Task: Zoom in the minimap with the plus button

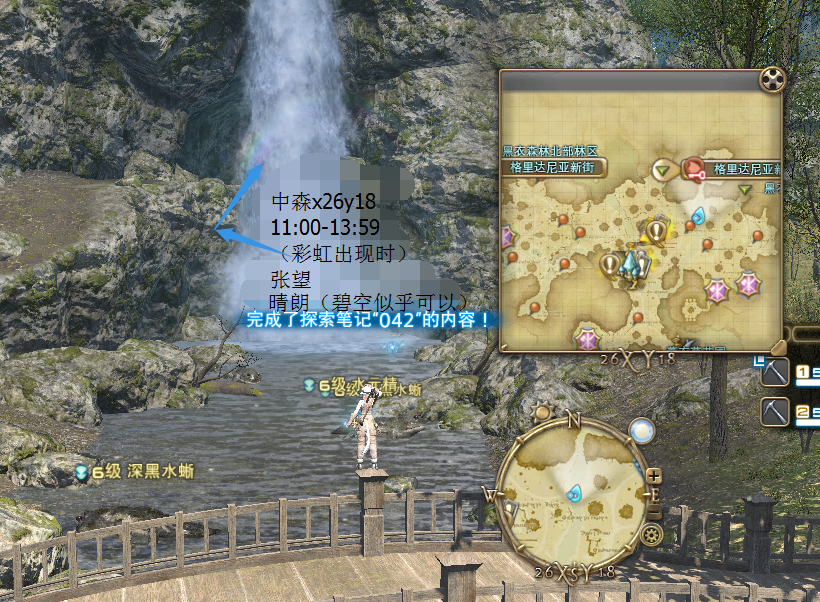Action: click(654, 476)
